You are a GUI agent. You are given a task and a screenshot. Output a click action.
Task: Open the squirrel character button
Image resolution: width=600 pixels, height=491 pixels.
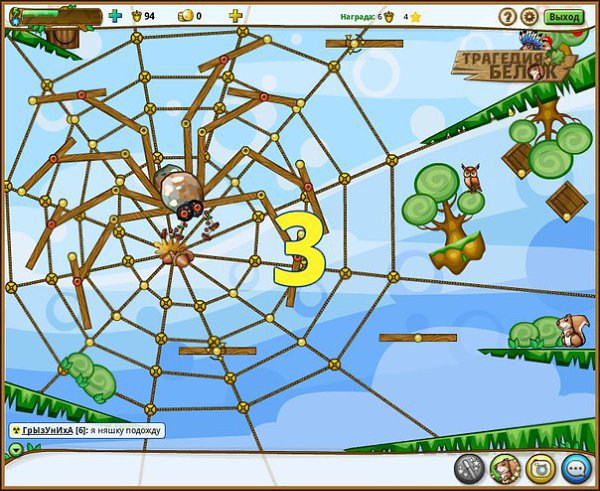point(505,467)
